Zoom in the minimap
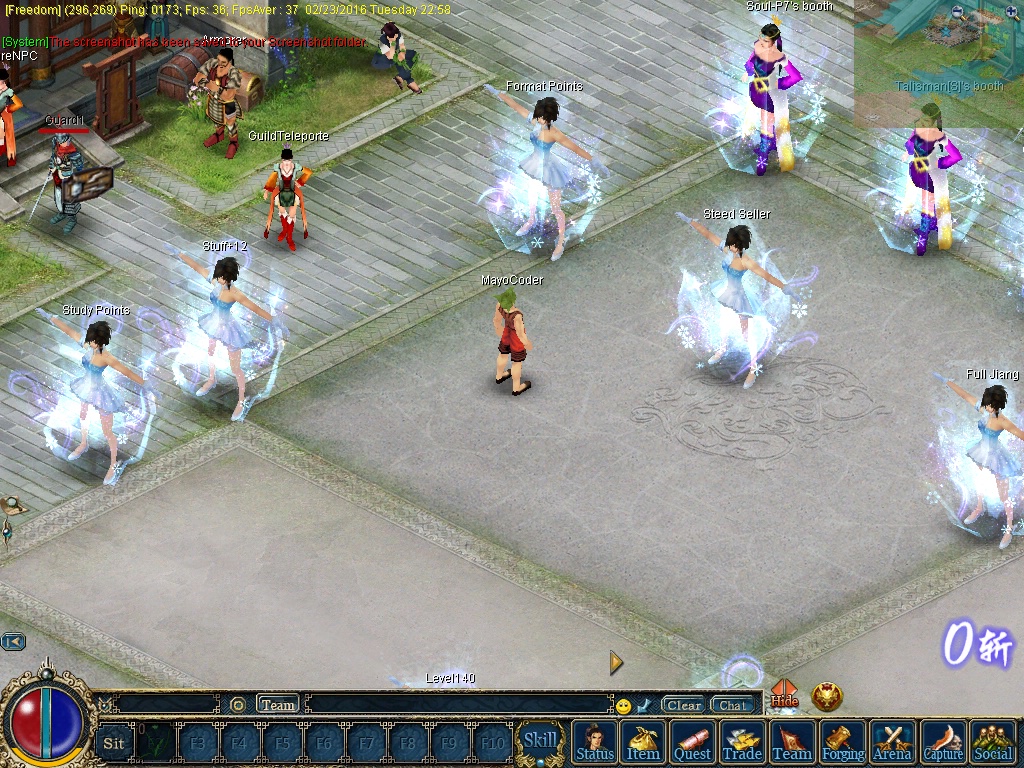This screenshot has height=768, width=1024. tap(1012, 13)
